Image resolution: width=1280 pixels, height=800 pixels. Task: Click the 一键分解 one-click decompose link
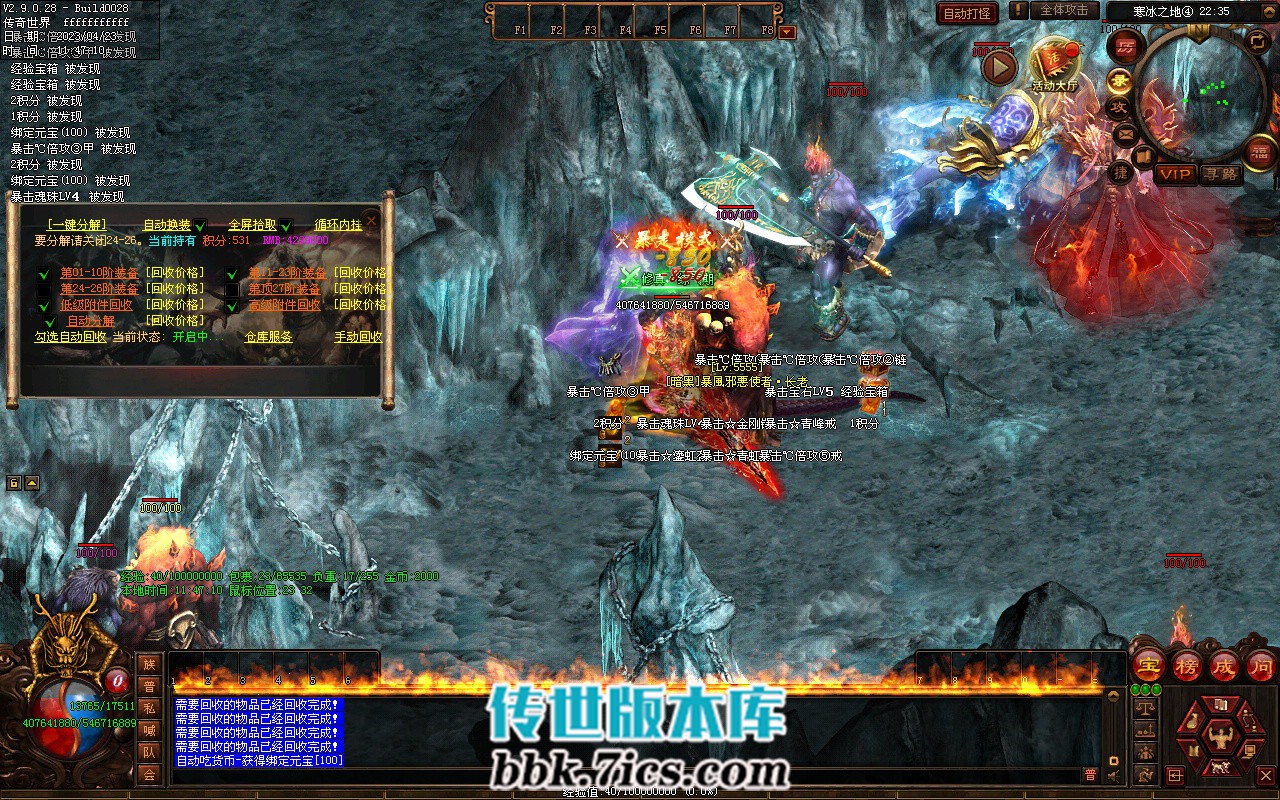pyautogui.click(x=76, y=225)
